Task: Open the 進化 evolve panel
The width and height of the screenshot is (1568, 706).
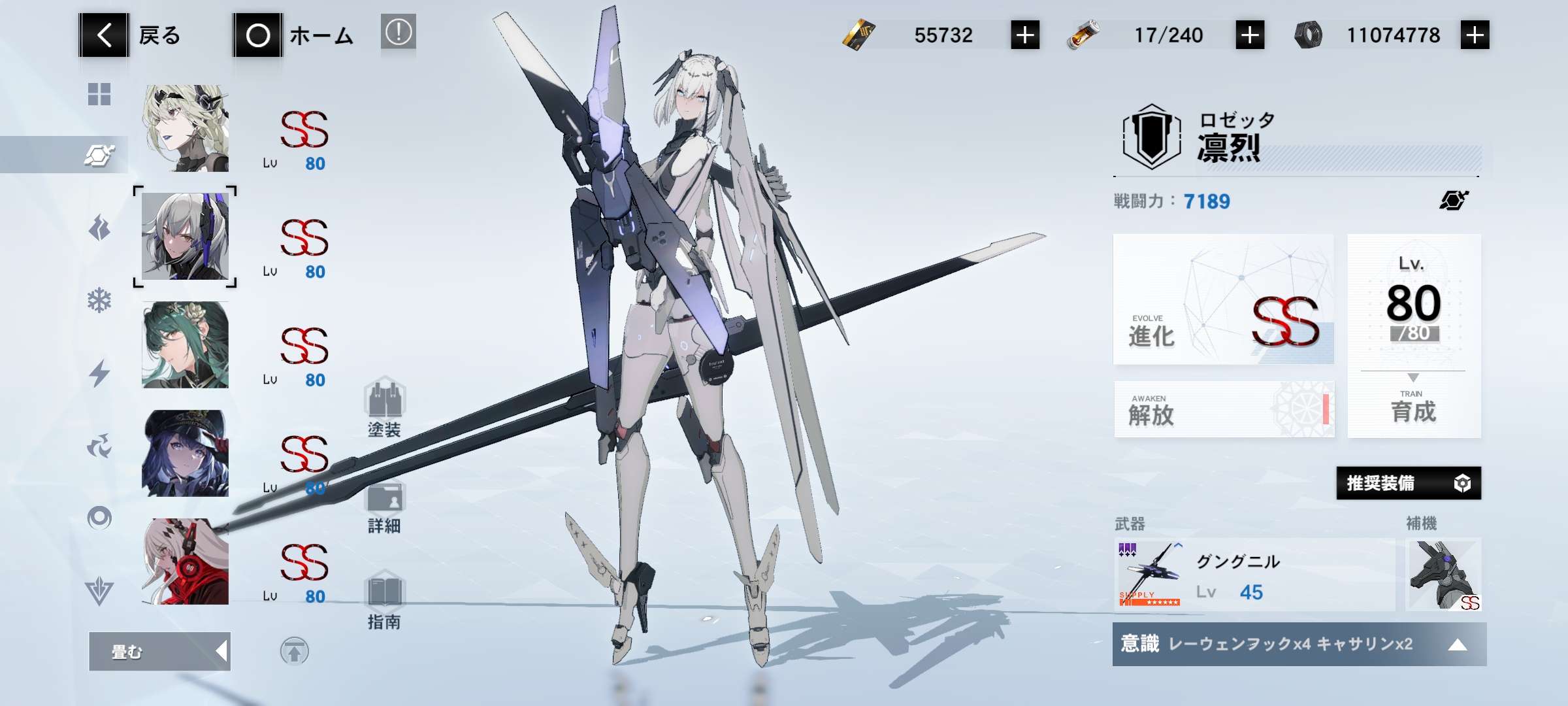Action: [x=1223, y=299]
